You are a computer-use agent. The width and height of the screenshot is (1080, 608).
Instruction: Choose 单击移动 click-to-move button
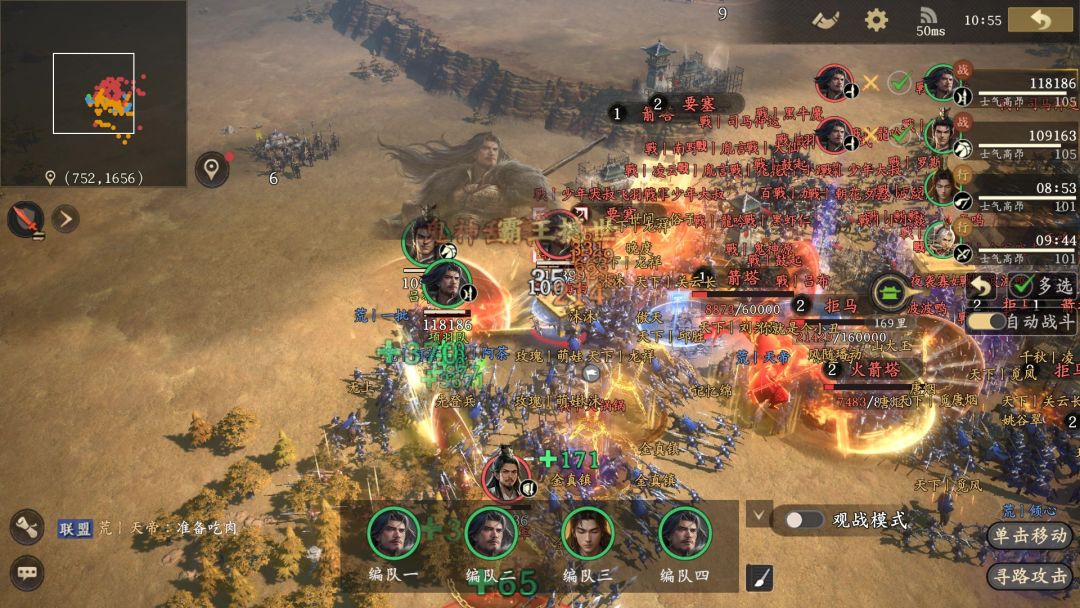tap(1029, 535)
